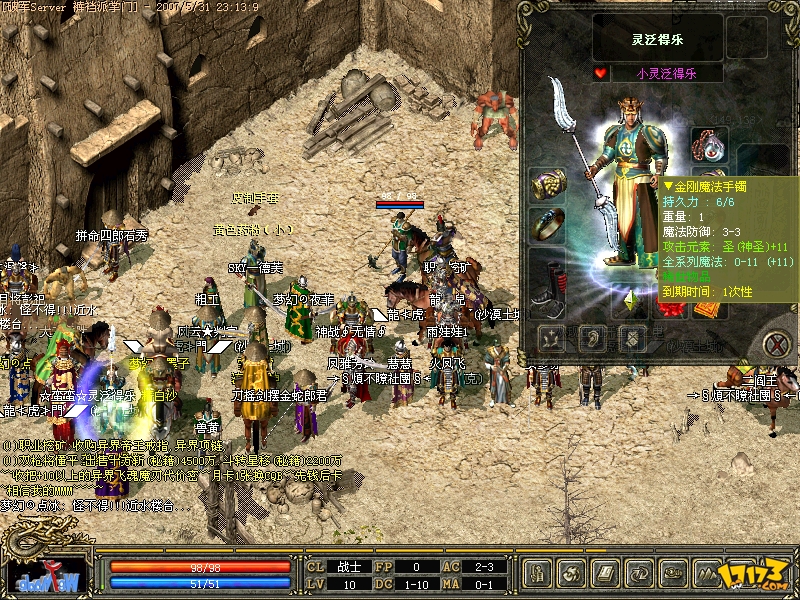Open the book button on bottom toolbar
Image resolution: width=800 pixels, height=600 pixels.
605,573
